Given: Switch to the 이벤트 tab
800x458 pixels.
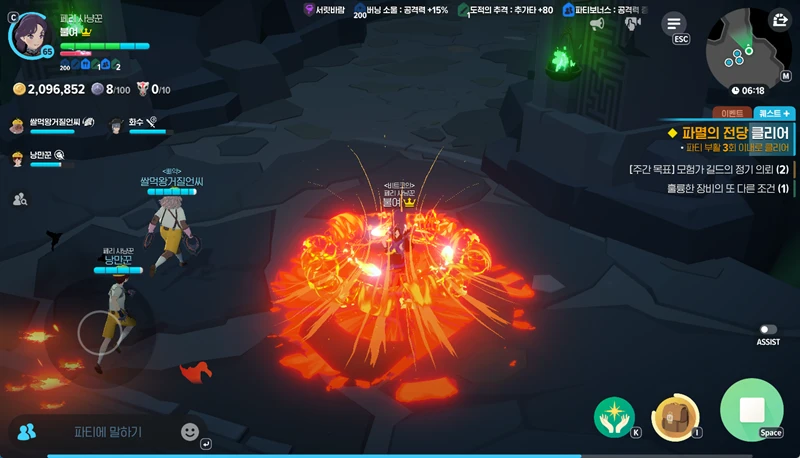Looking at the screenshot, I should [727, 114].
